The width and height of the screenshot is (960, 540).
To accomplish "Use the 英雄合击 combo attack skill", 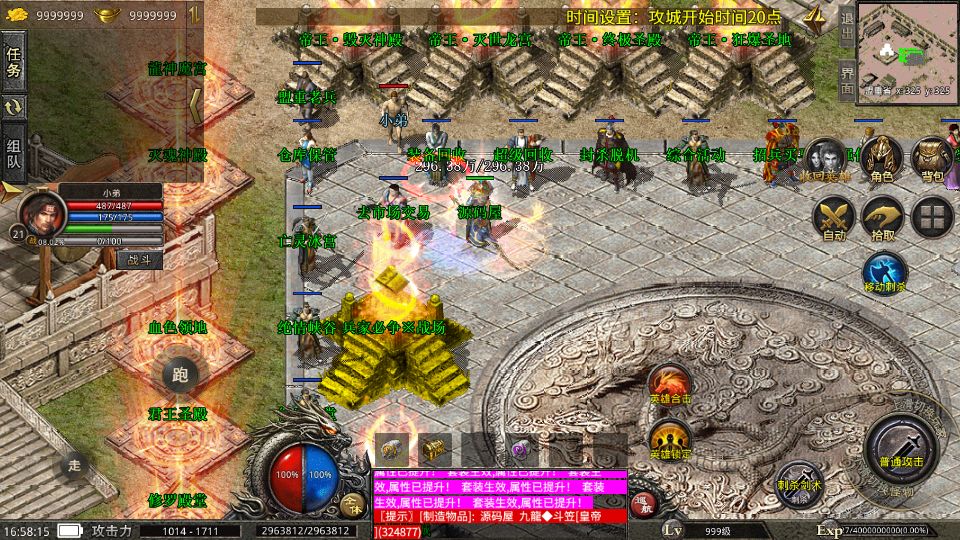I will pyautogui.click(x=669, y=385).
